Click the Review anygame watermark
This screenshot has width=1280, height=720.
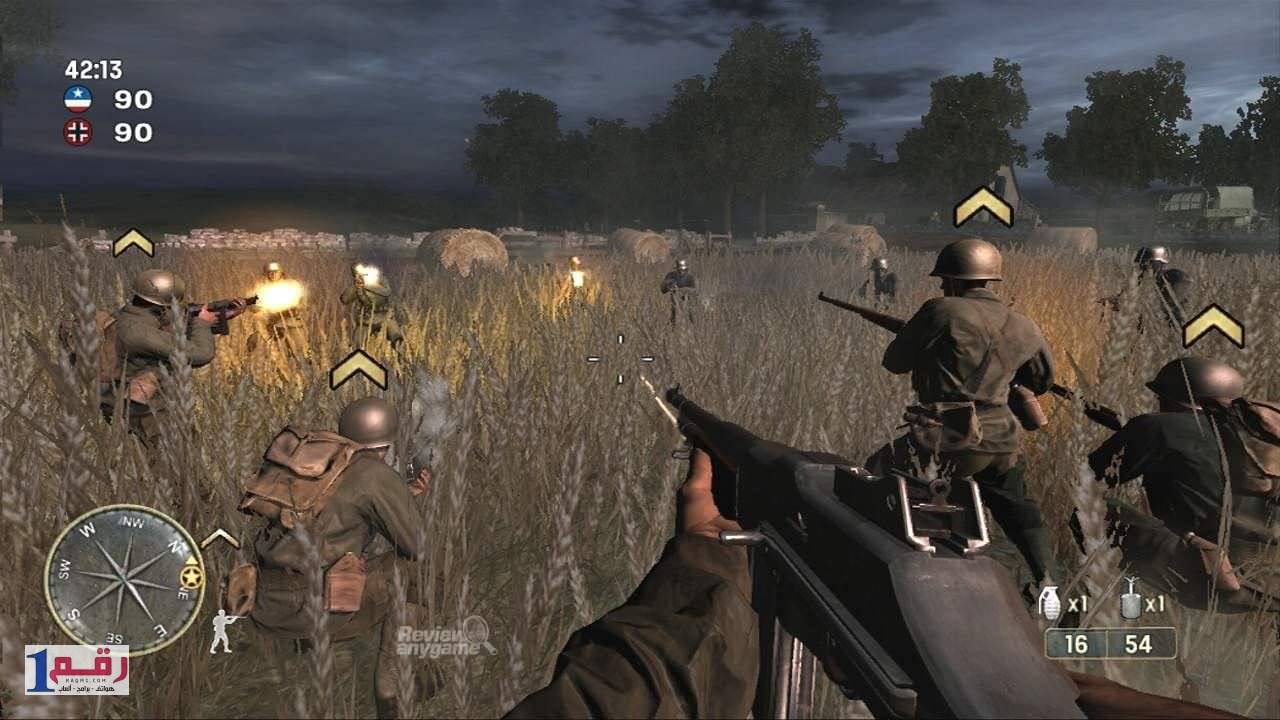point(445,635)
